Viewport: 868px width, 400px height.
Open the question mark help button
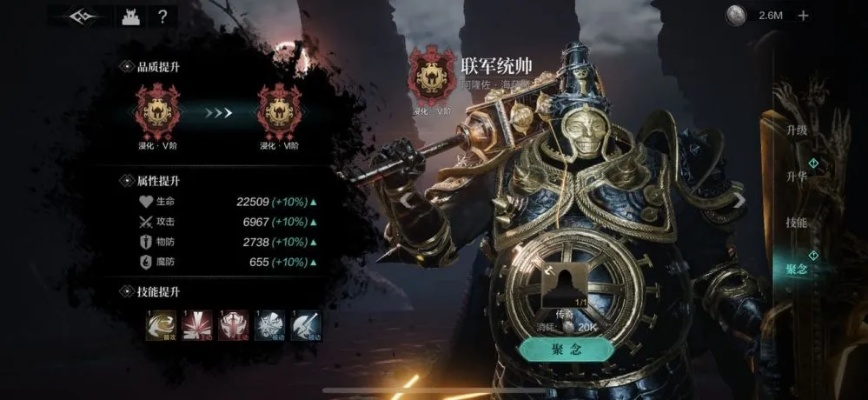(x=162, y=16)
